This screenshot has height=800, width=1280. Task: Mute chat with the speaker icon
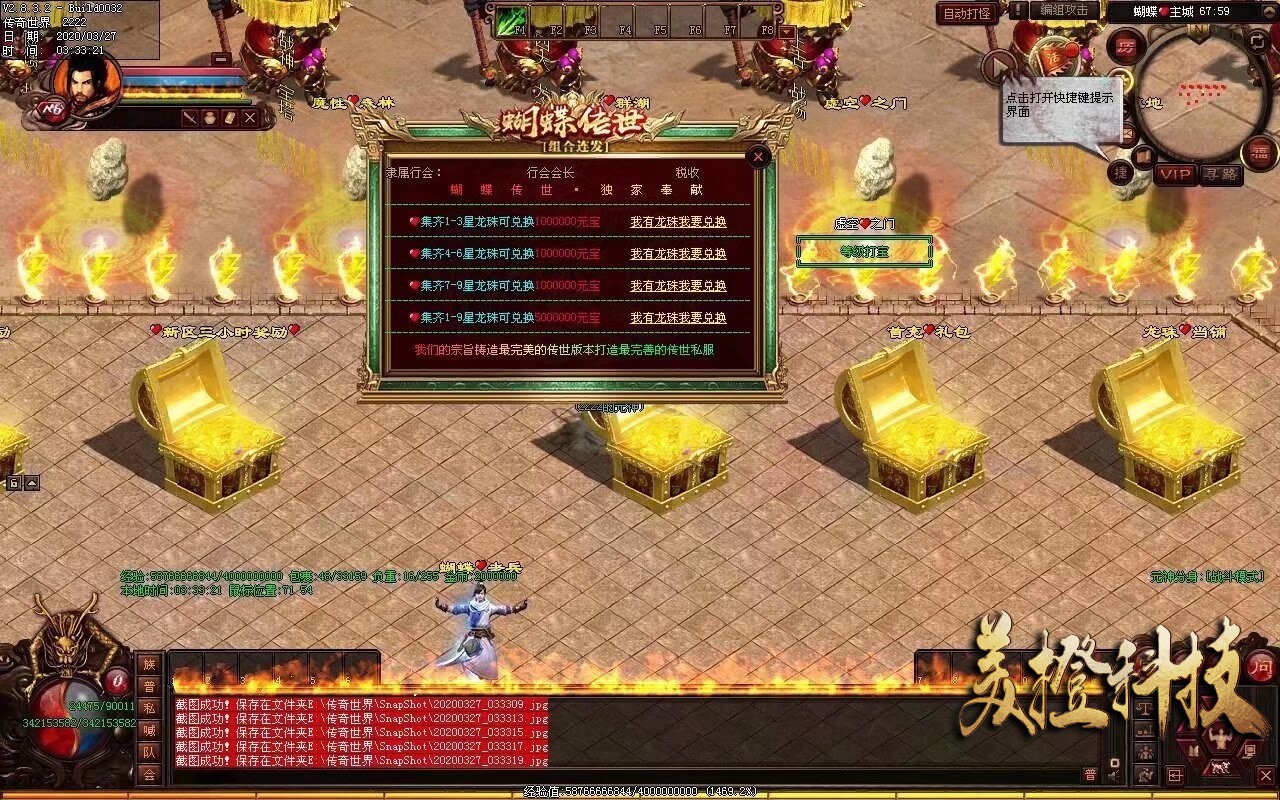pos(1114,775)
